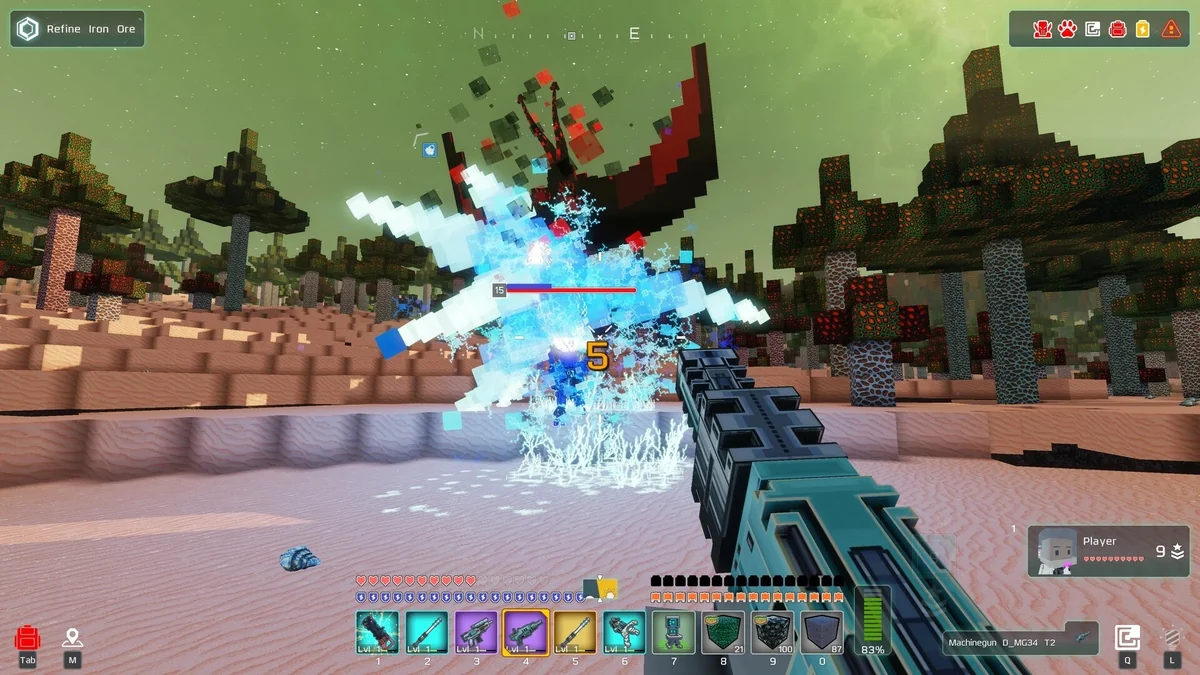1200x675 pixels.
Task: Select hotbar slot 1 chainsaw-style weapon
Action: [377, 632]
